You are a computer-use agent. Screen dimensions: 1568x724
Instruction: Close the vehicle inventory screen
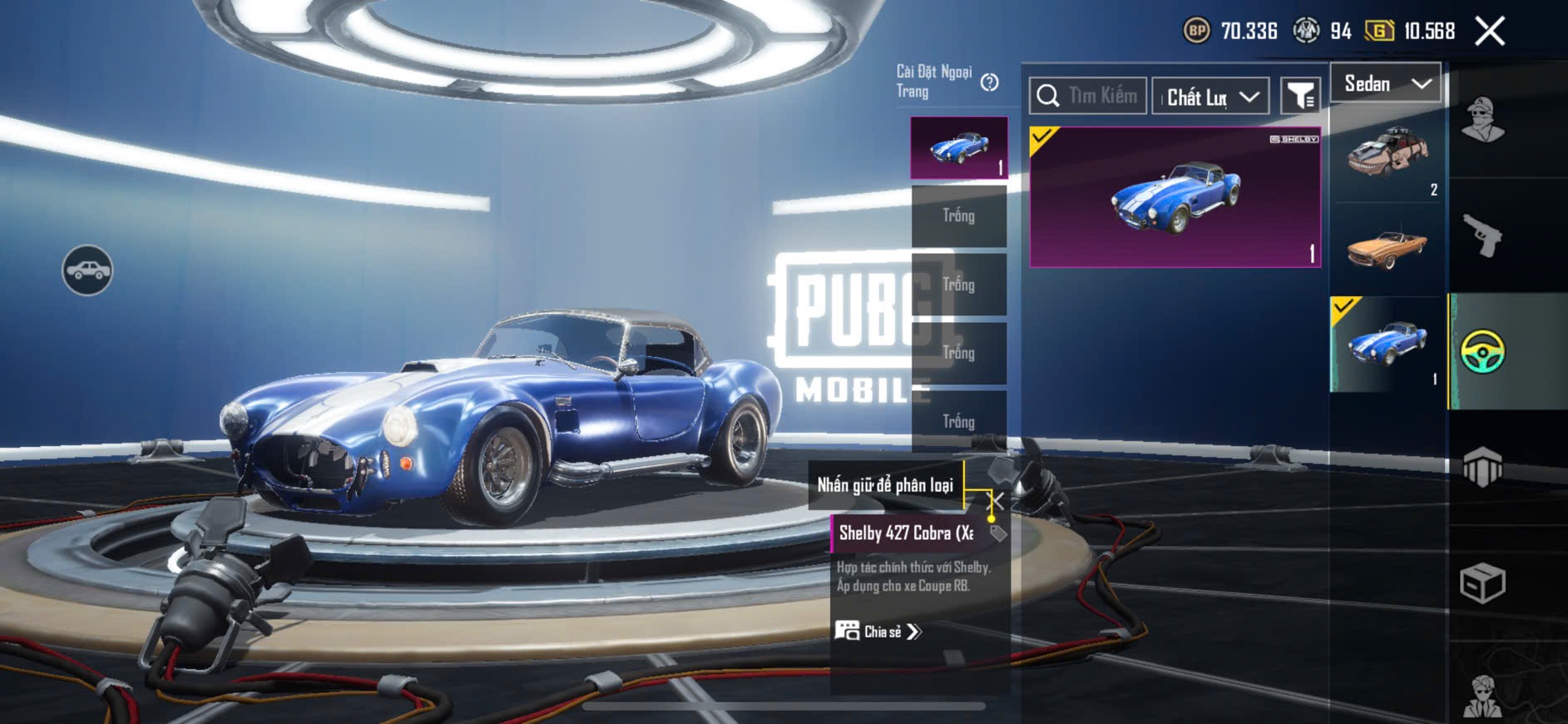pos(1489,32)
